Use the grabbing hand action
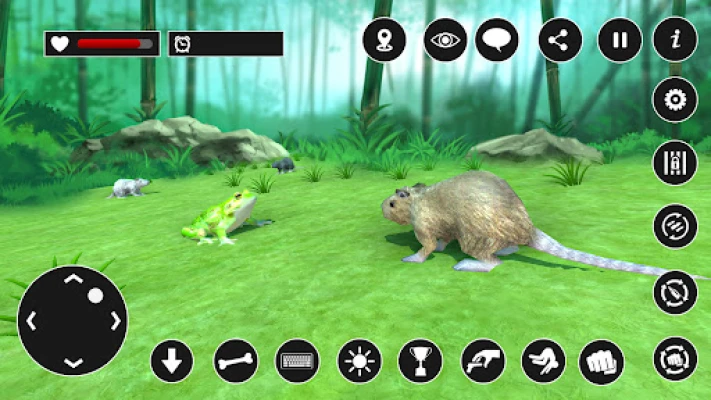 pyautogui.click(x=483, y=361)
